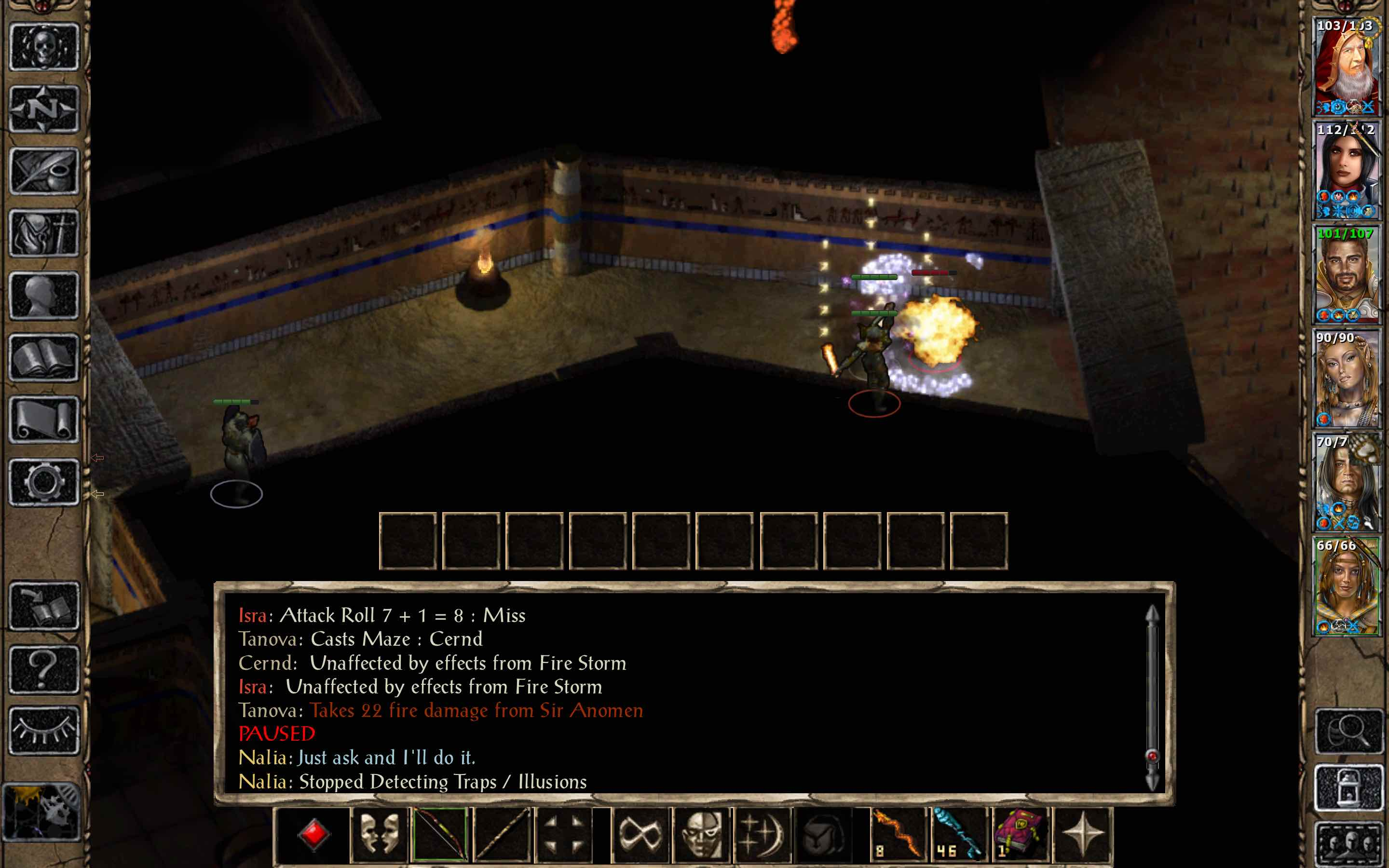Show the character record head icon
This screenshot has height=868, width=1389.
44,296
